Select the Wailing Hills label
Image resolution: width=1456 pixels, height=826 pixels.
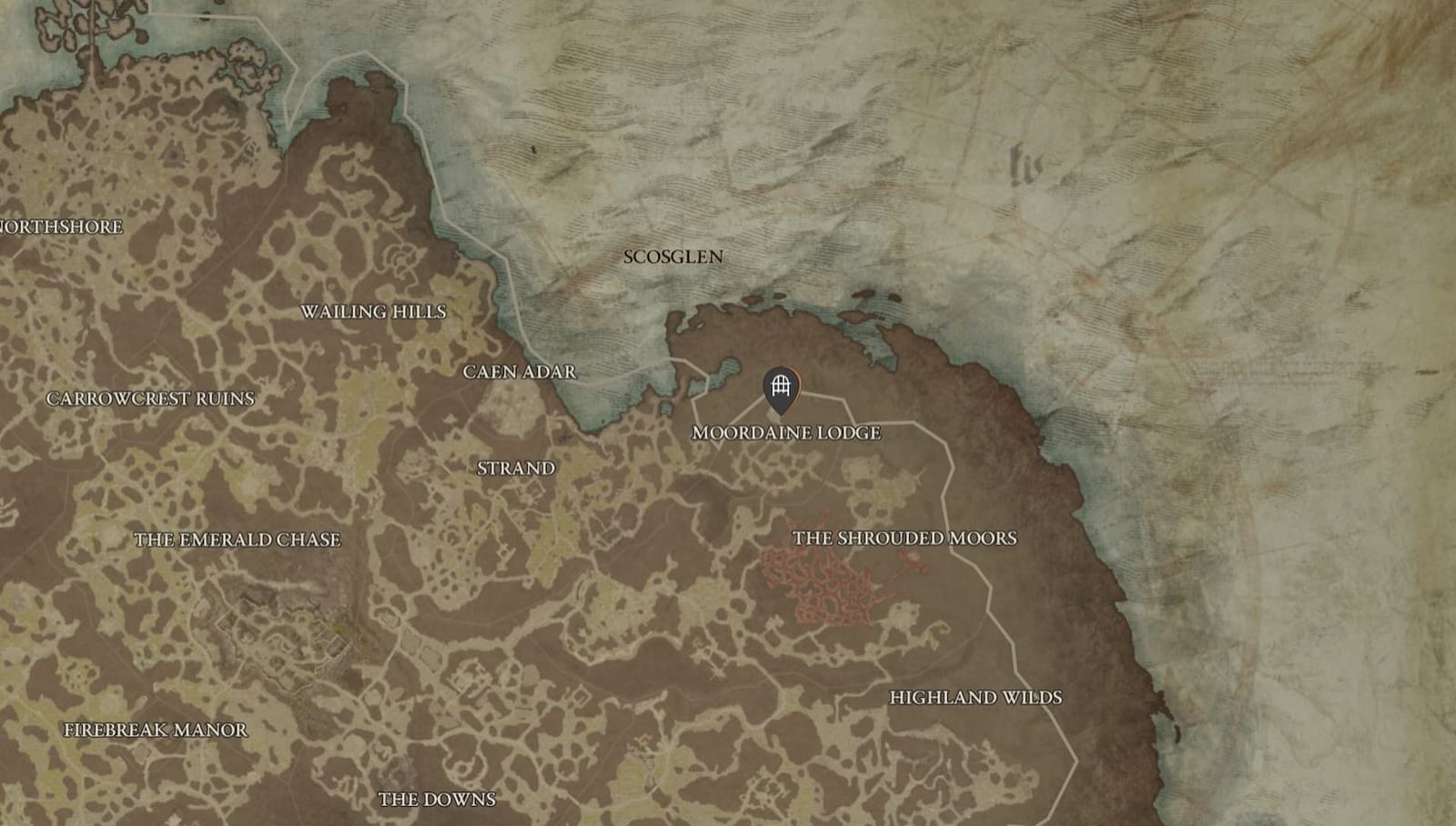[x=374, y=311]
